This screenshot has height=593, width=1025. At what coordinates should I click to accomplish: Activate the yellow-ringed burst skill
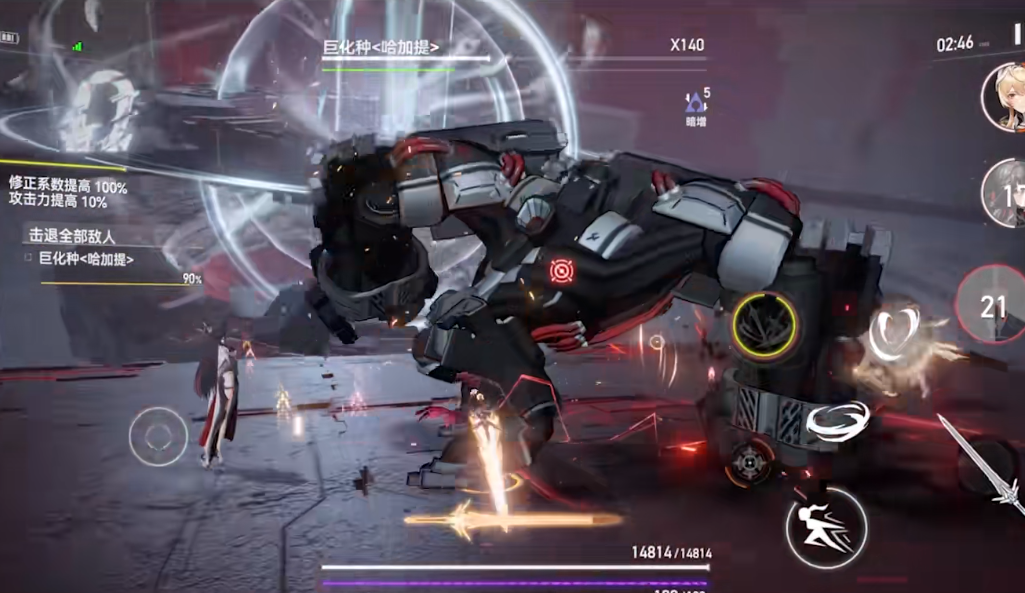coord(764,327)
